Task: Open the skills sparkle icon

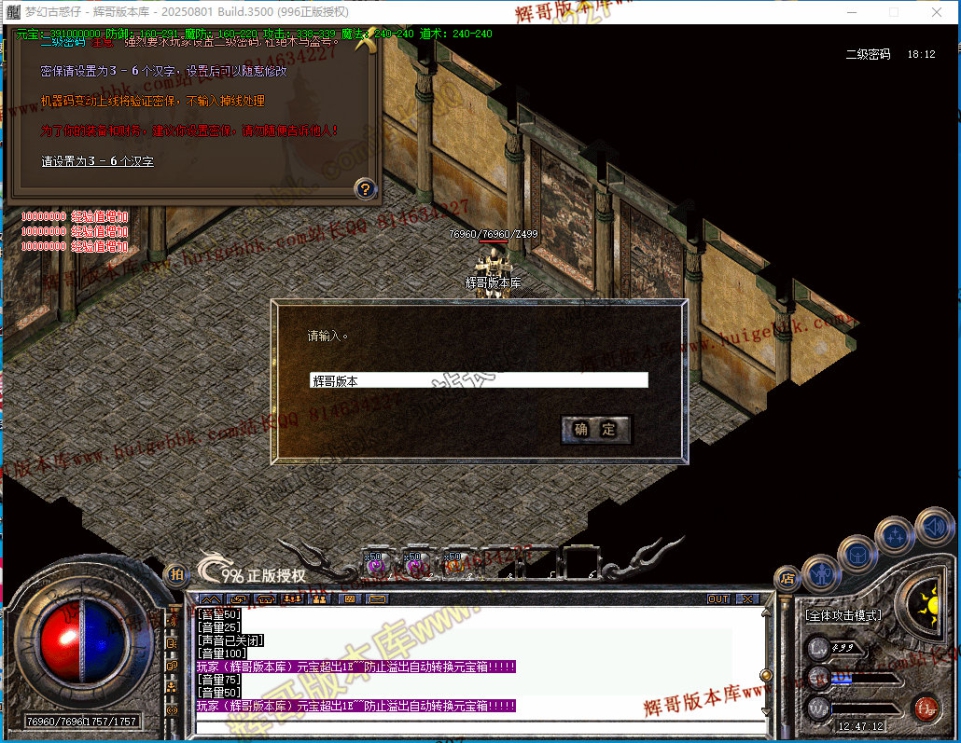Action: [x=895, y=536]
